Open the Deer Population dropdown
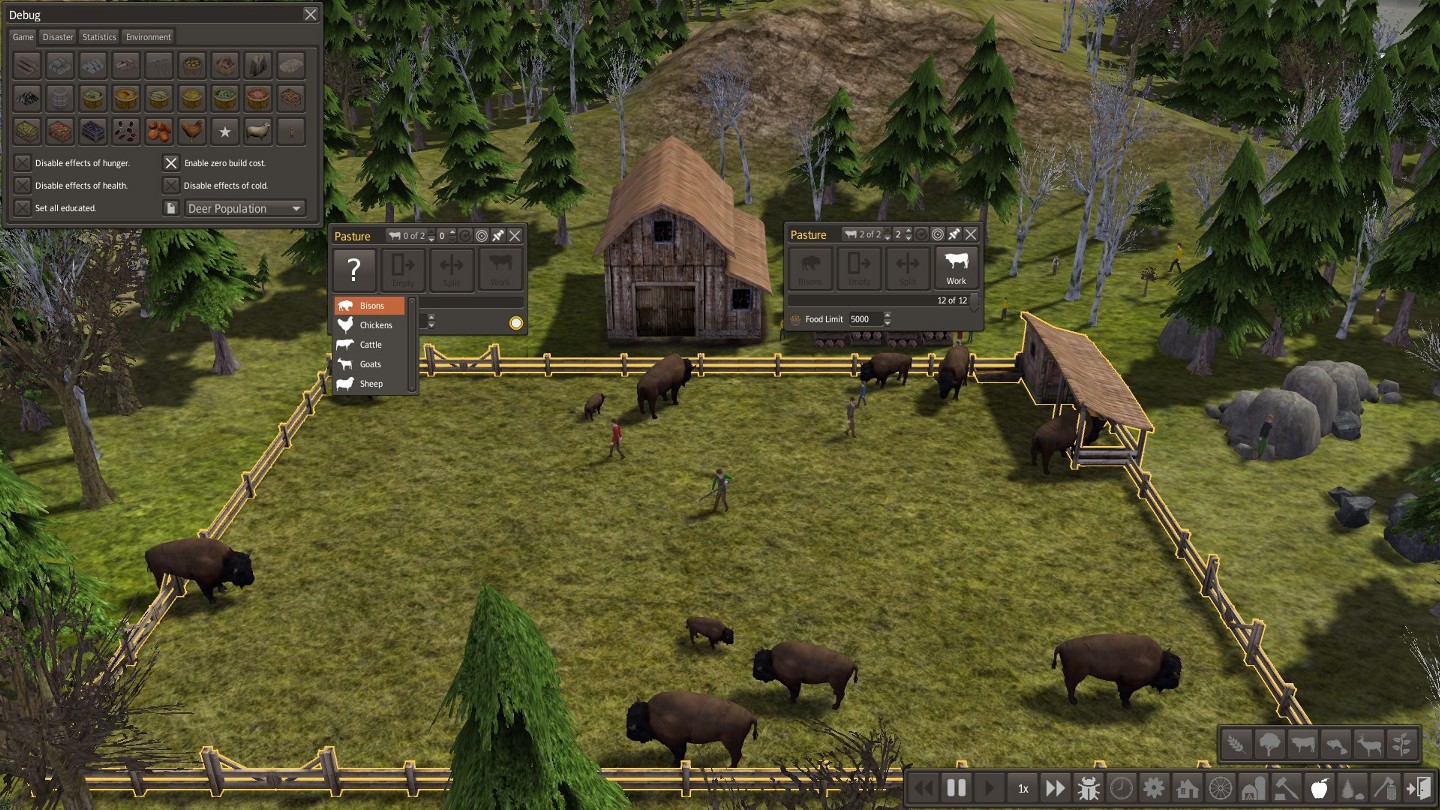Viewport: 1440px width, 810px height. [245, 208]
